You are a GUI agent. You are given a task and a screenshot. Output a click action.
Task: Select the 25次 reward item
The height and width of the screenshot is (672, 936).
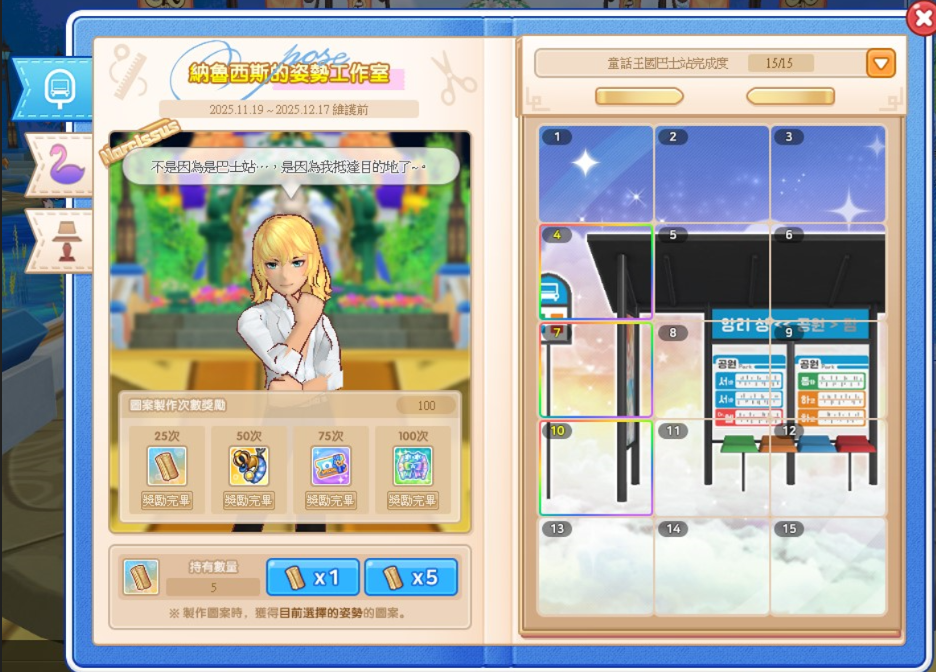(x=167, y=466)
